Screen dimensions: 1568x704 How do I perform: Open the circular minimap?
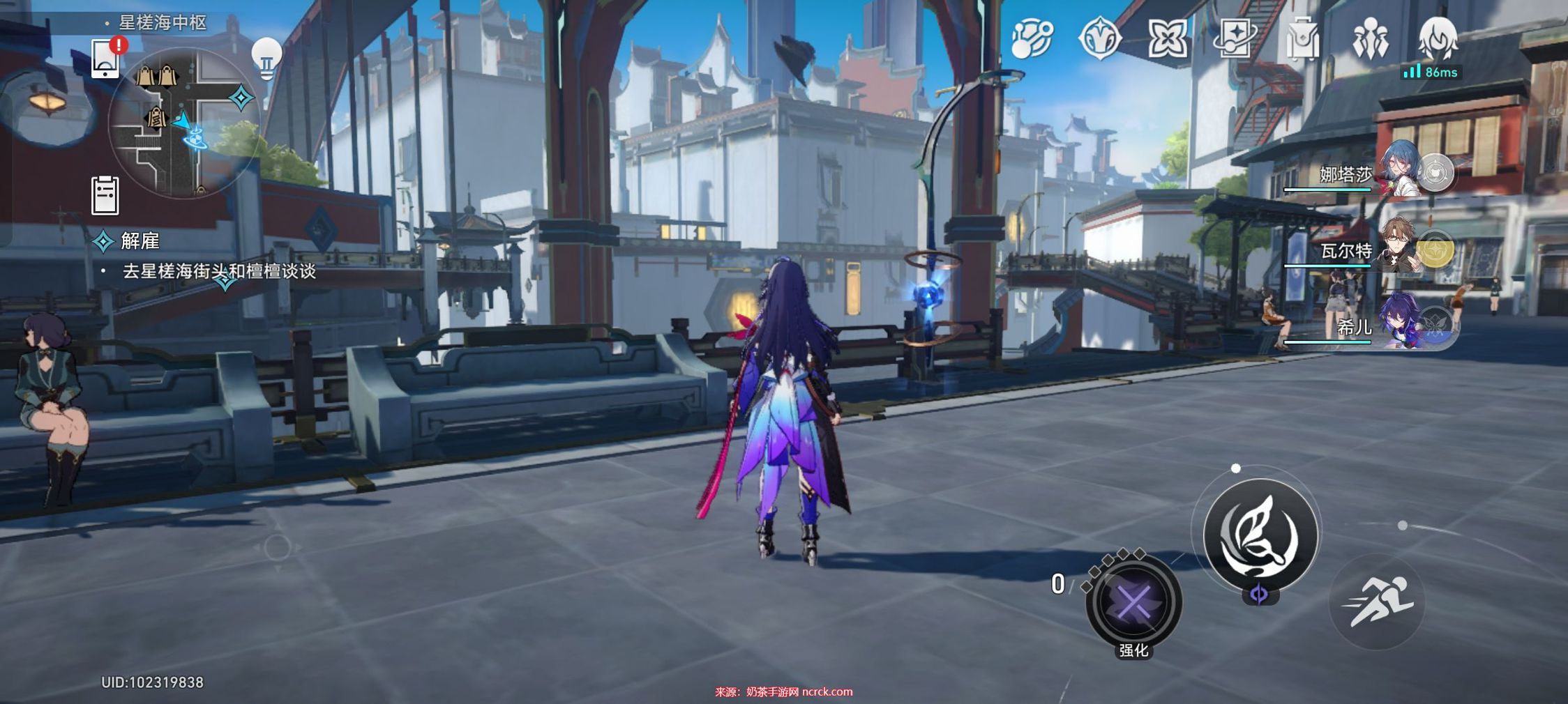tap(184, 123)
